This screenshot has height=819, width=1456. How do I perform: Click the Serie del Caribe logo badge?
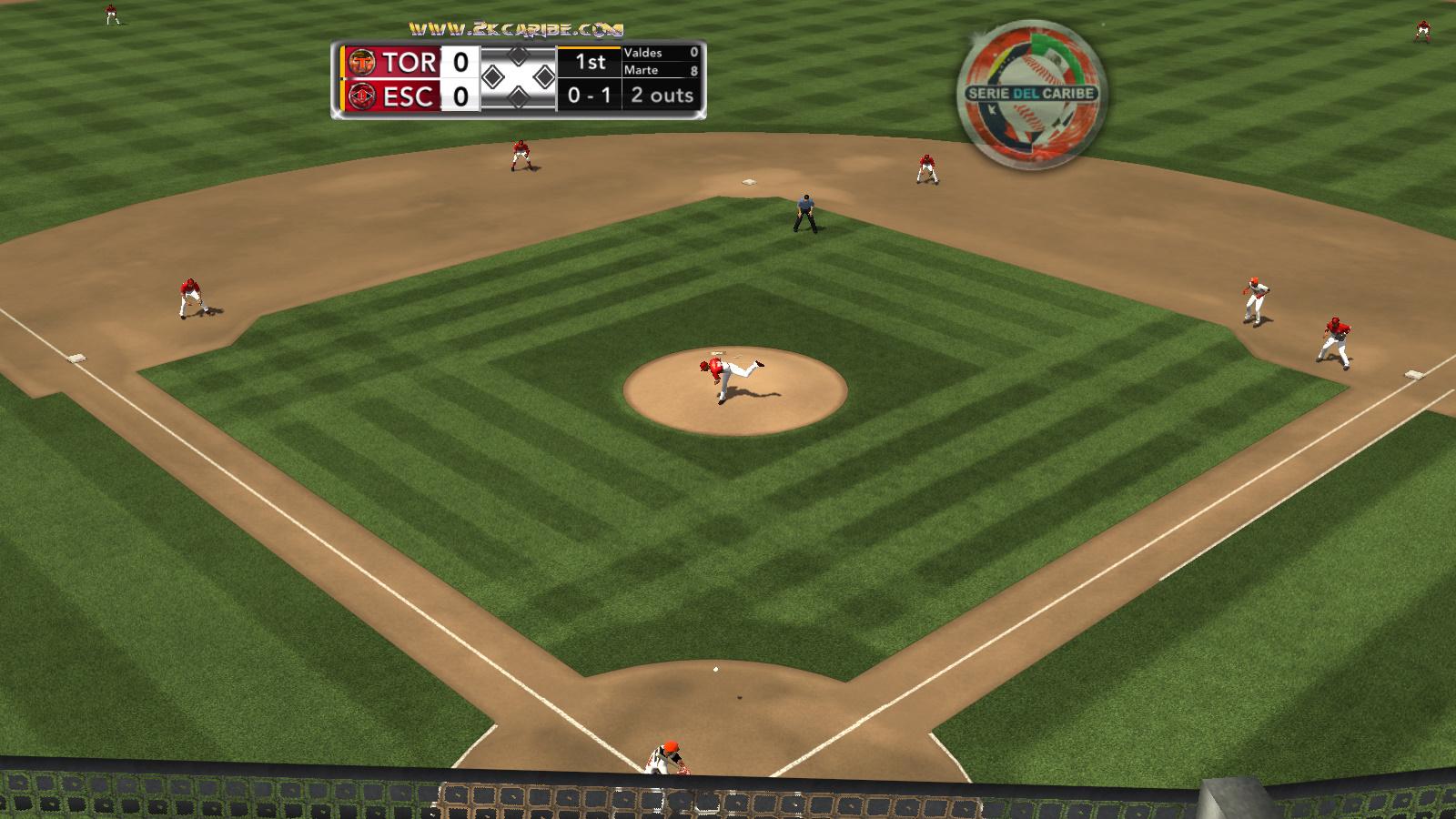click(1031, 94)
